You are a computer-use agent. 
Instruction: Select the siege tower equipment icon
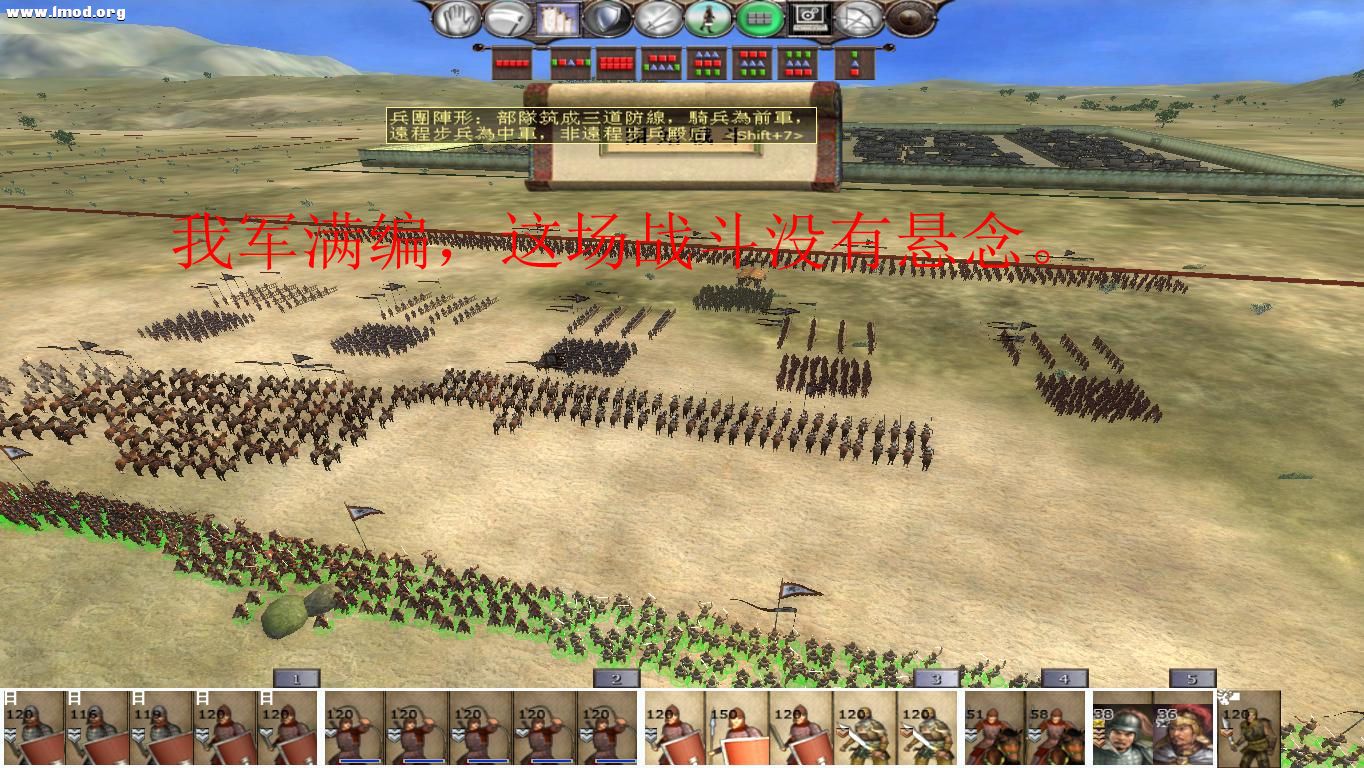558,19
